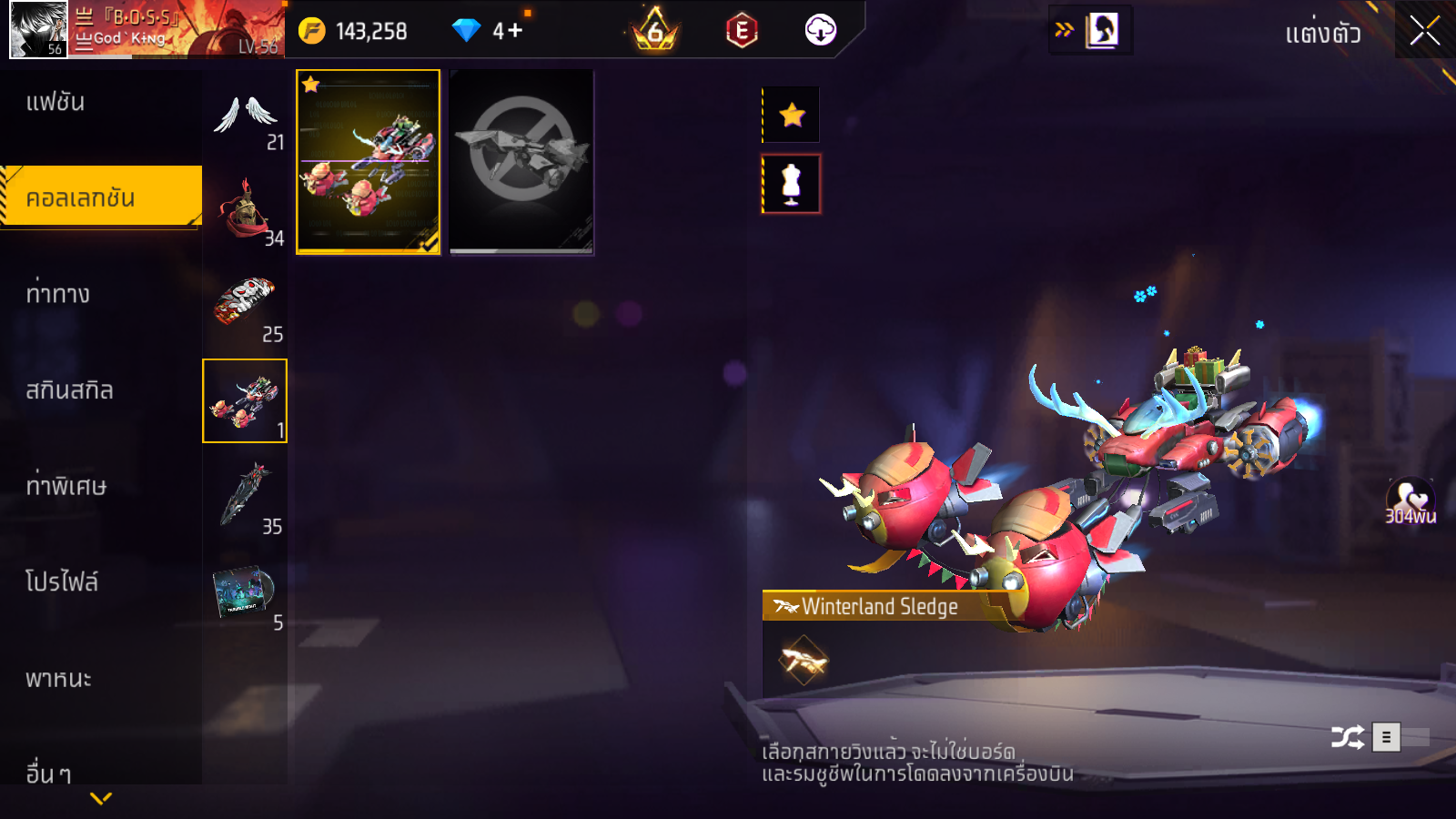Viewport: 1456px width, 819px height.
Task: Select the โปรไฟล์ tab
Action: pos(62,582)
